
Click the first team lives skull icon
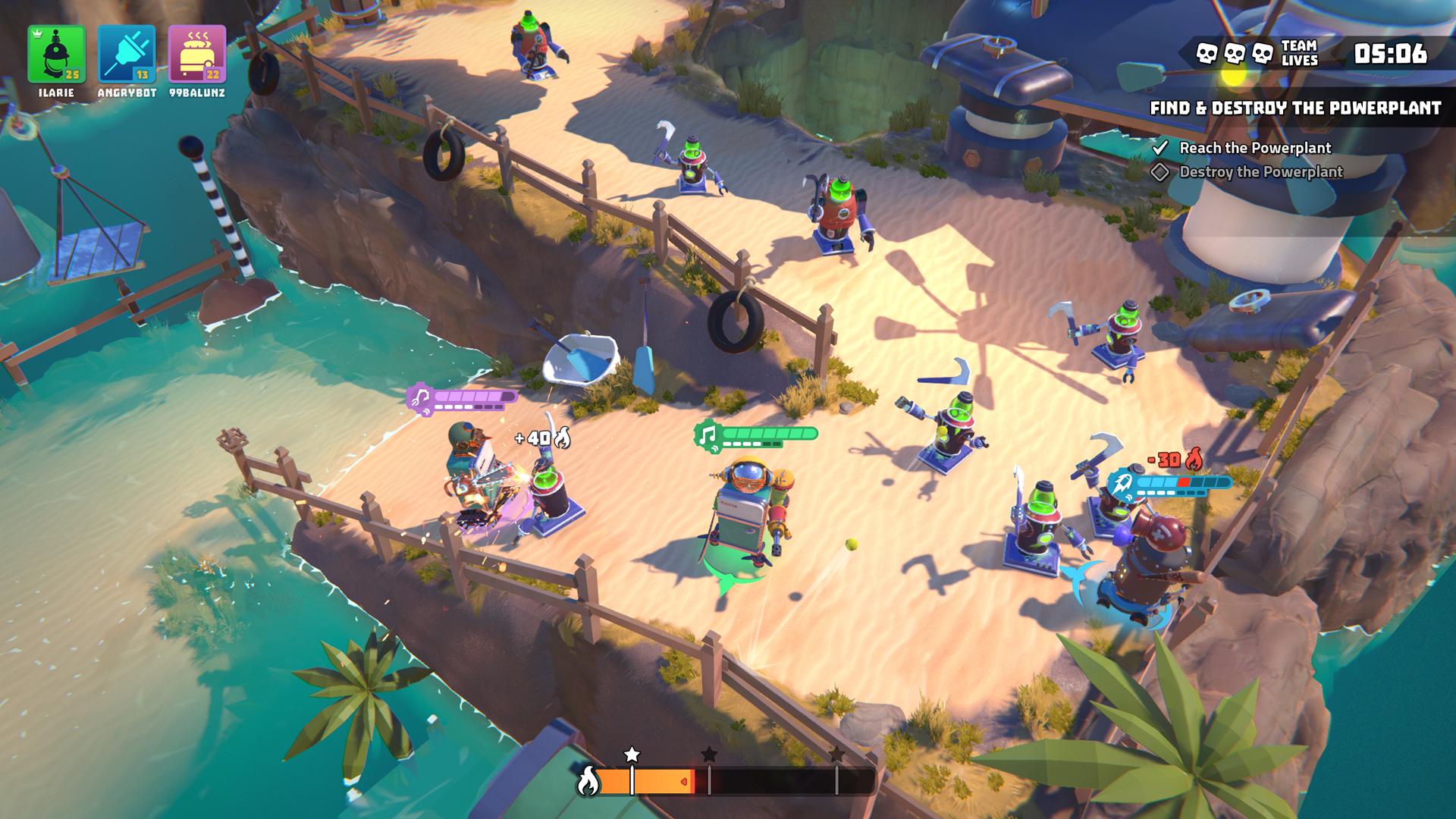point(1207,53)
